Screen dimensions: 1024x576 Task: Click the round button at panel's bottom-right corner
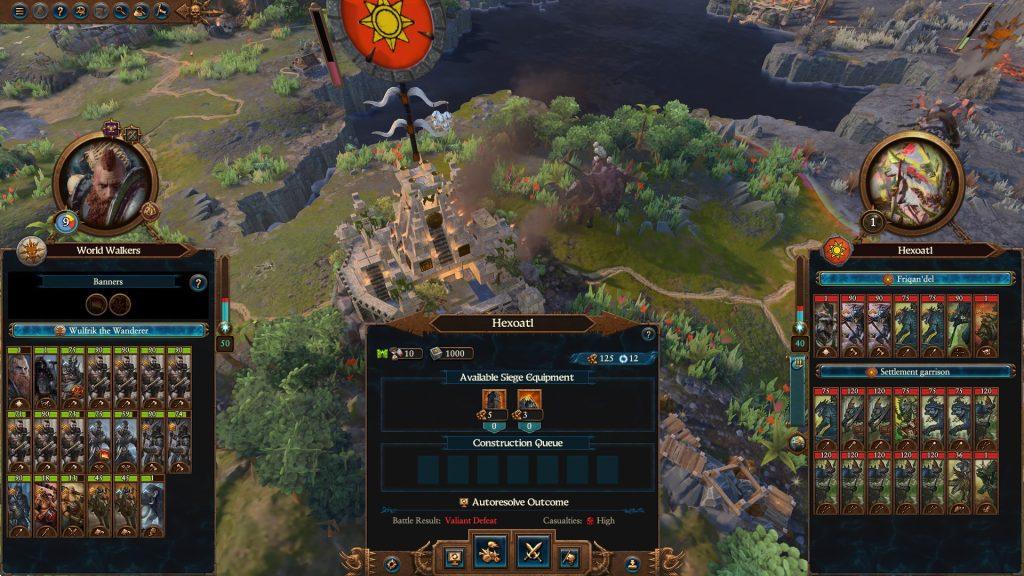[x=632, y=564]
